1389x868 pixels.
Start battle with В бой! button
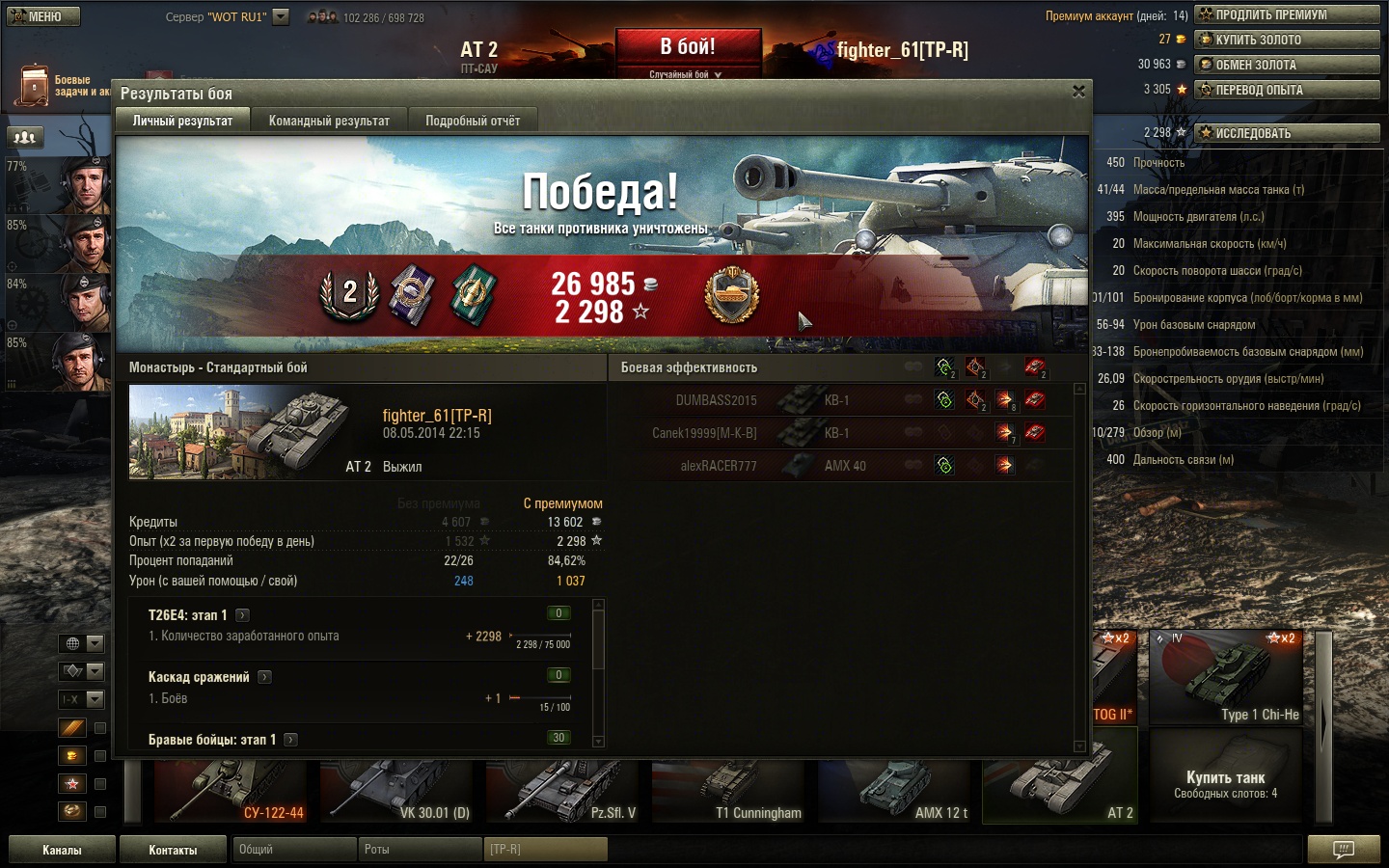pyautogui.click(x=688, y=47)
